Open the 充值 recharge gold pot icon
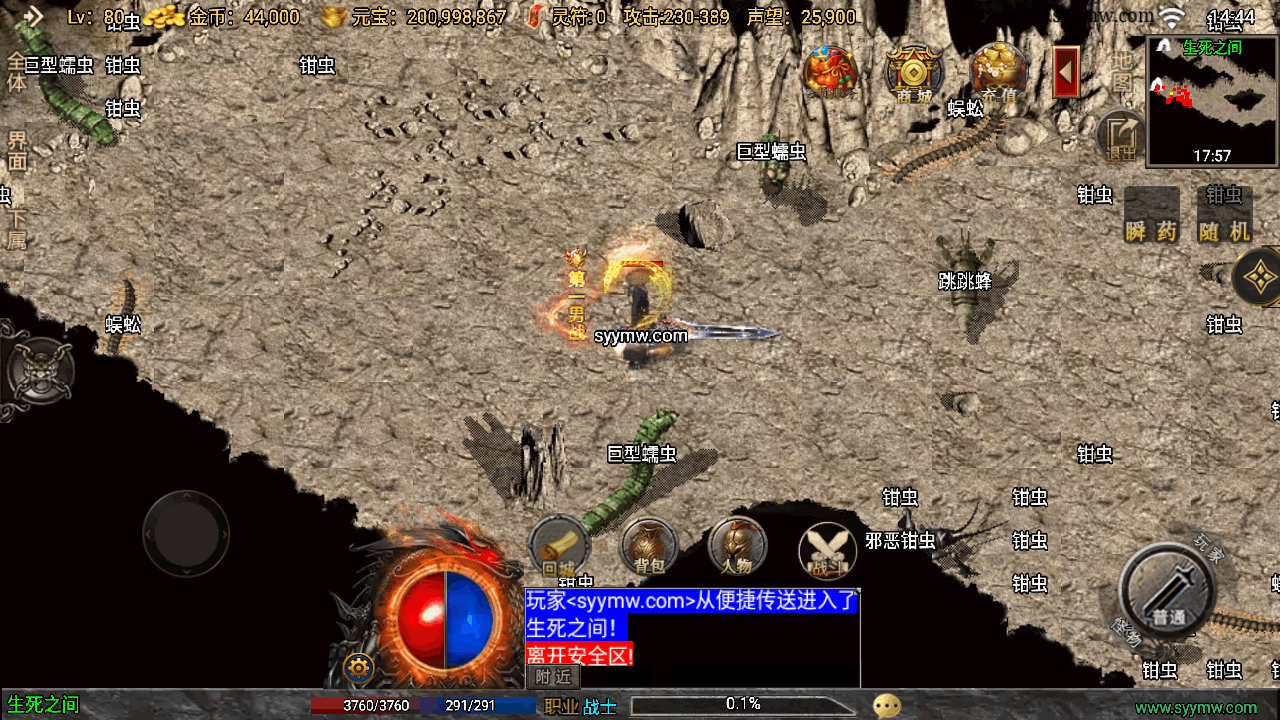The image size is (1280, 720). click(998, 73)
